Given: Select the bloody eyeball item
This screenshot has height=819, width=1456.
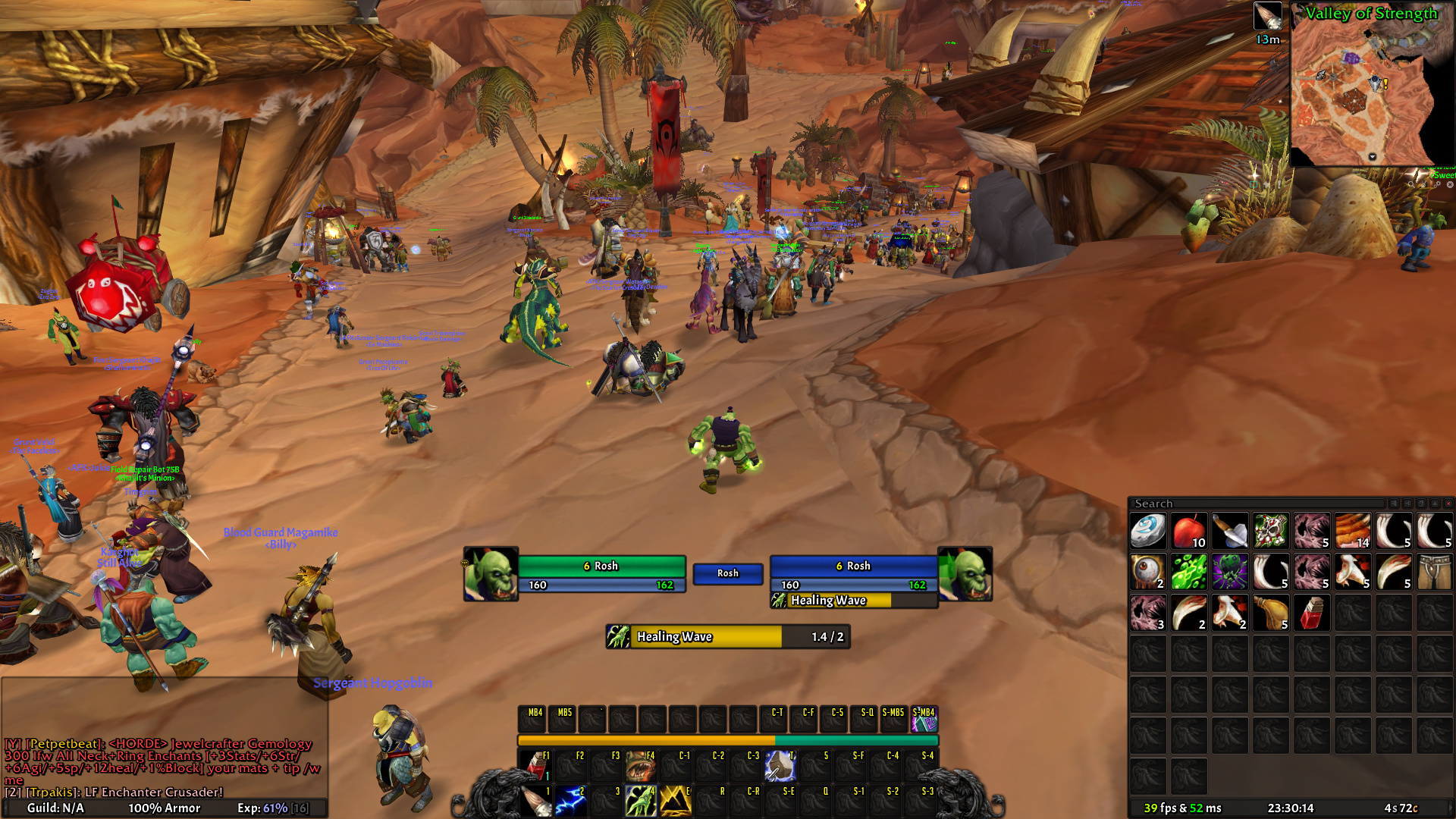Looking at the screenshot, I should click(x=1148, y=572).
